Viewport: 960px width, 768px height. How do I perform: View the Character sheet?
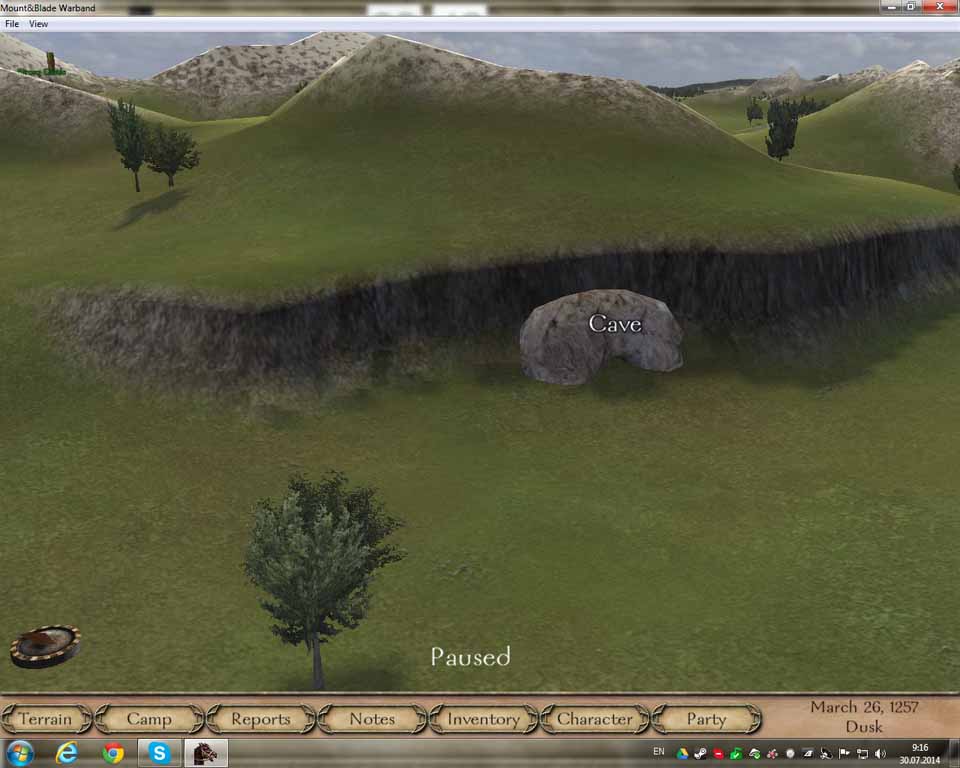coord(595,719)
